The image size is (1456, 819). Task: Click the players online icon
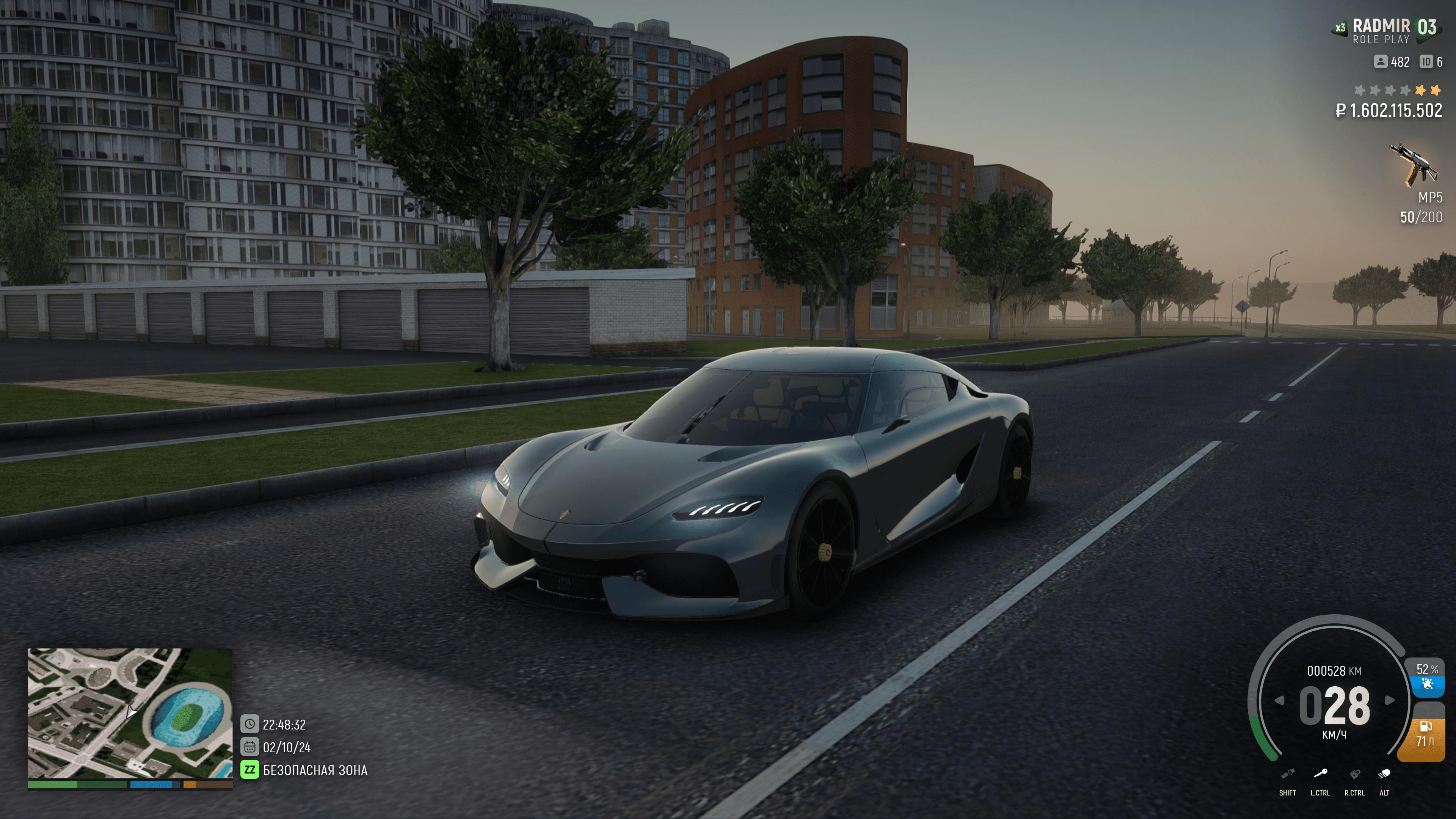point(1381,61)
